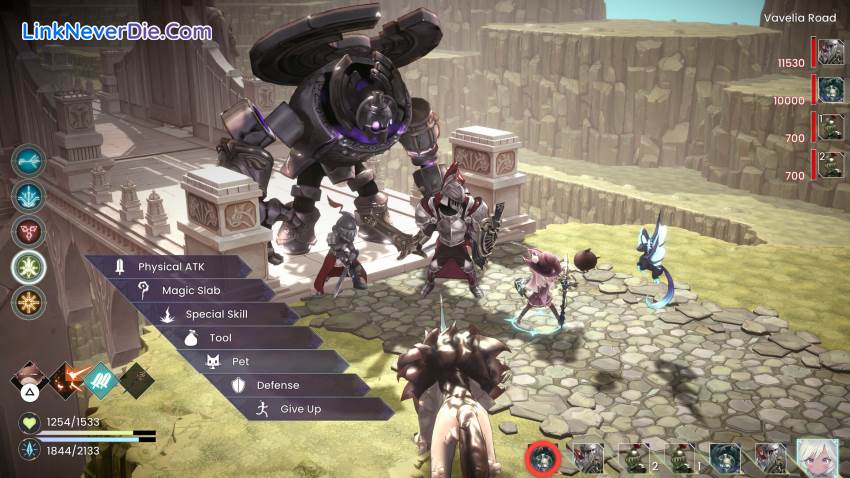Target soldier number 1 enemy portrait
This screenshot has width=850, height=478.
point(831,127)
